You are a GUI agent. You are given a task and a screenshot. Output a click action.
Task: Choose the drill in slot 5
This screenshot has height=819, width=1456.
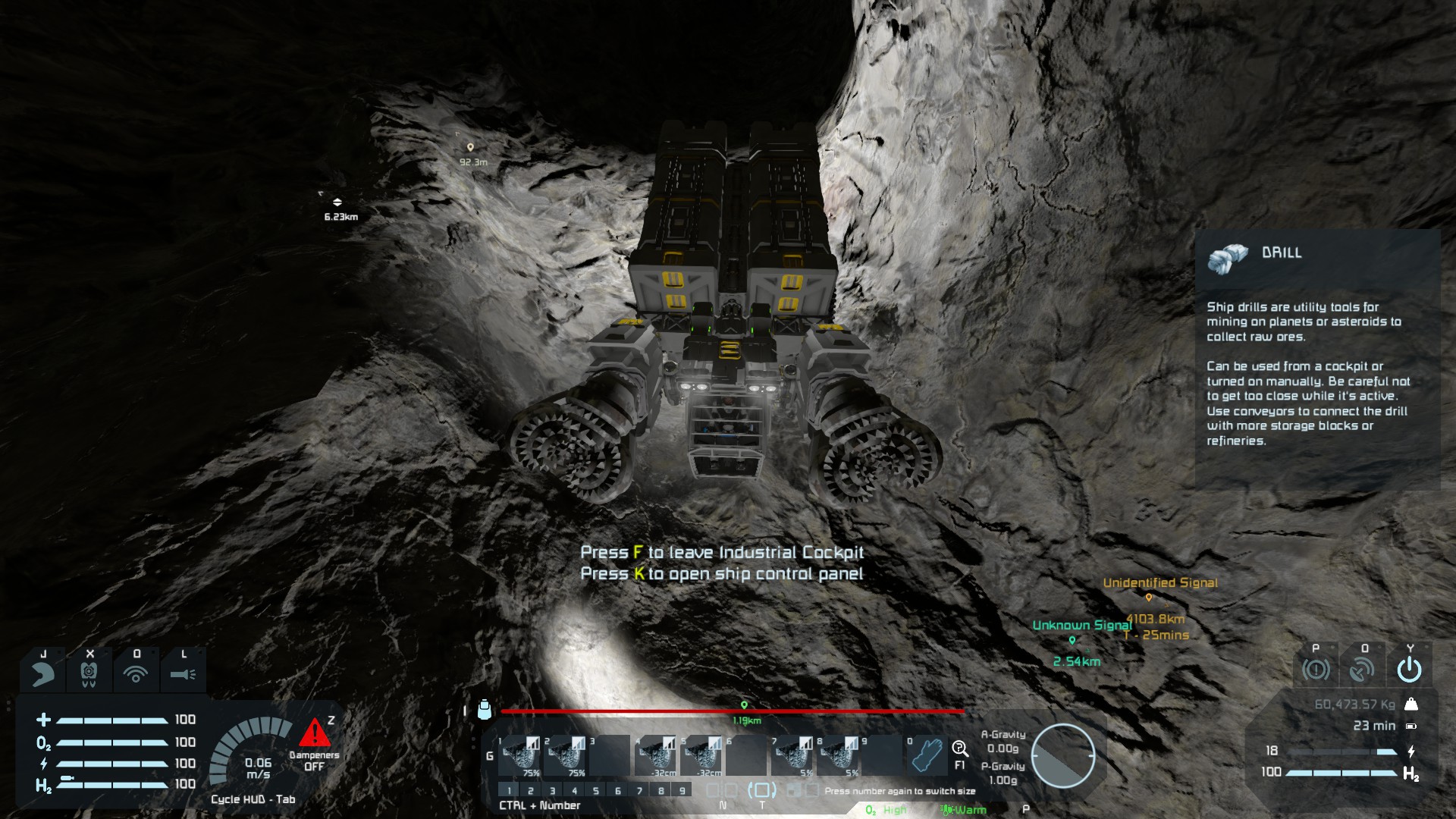[702, 755]
